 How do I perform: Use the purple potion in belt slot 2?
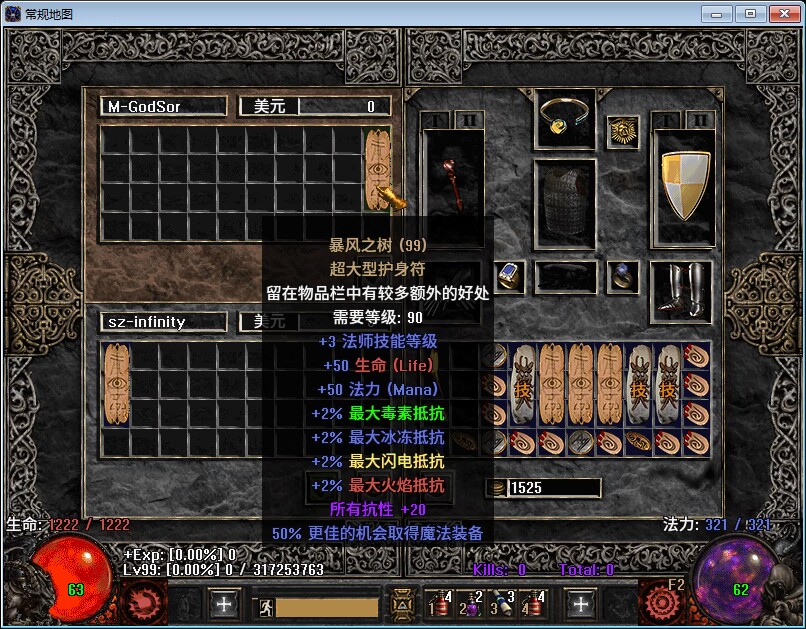471,603
